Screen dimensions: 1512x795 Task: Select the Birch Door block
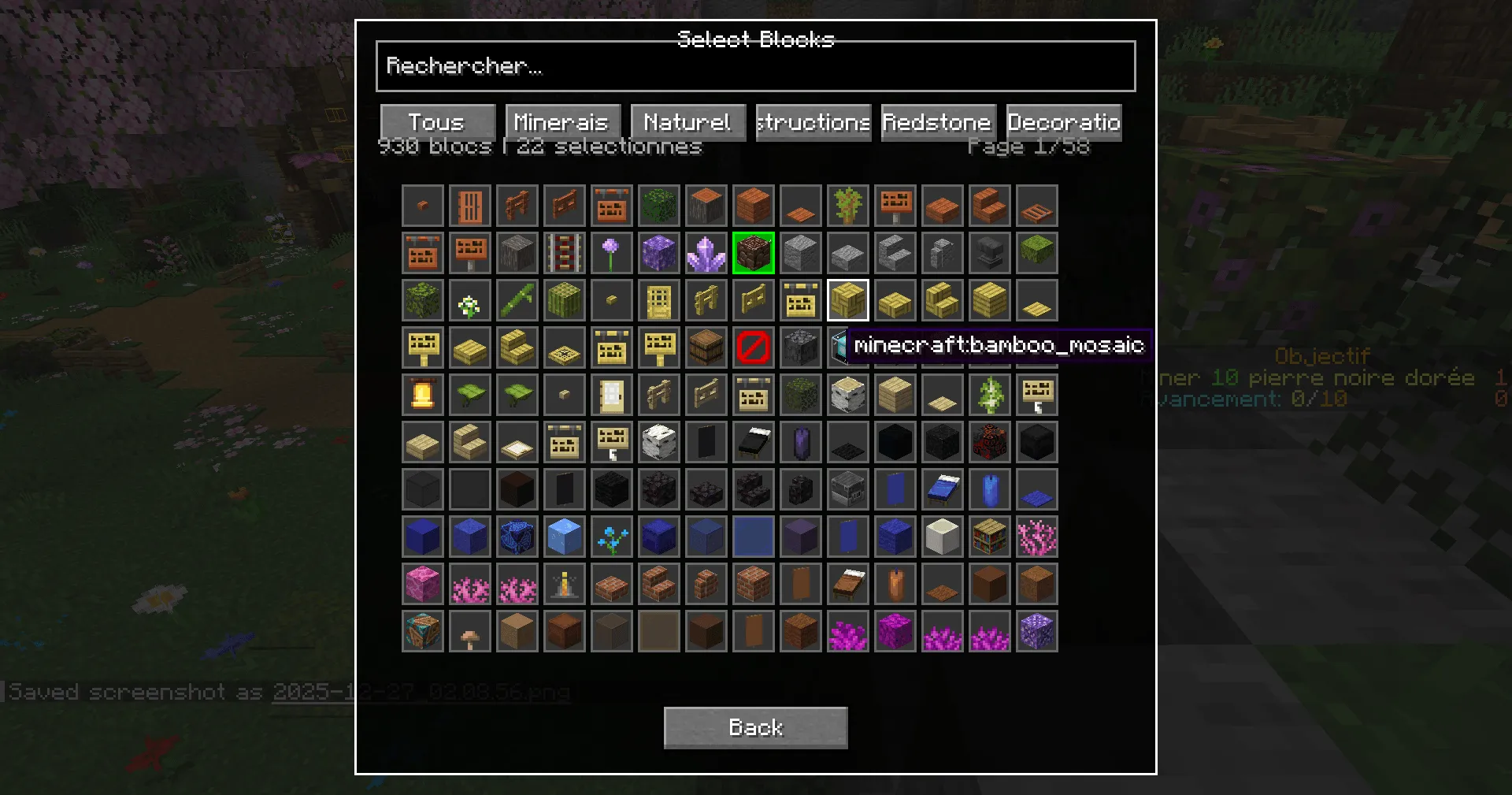(x=612, y=395)
